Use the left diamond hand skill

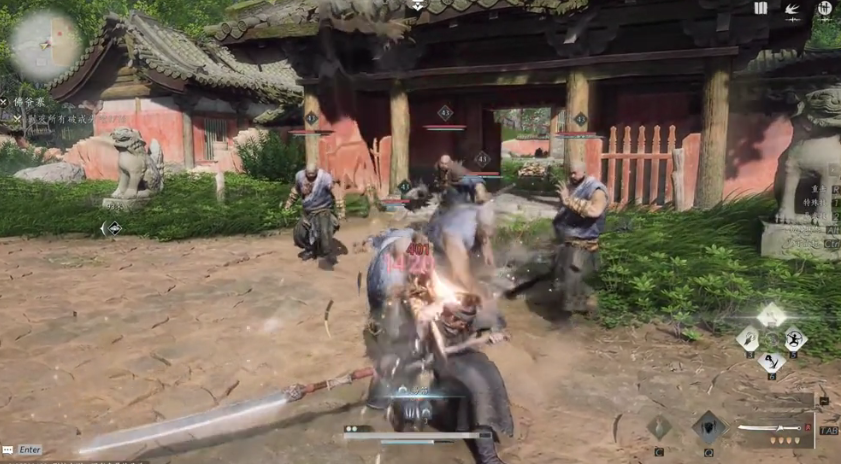pyautogui.click(x=748, y=339)
